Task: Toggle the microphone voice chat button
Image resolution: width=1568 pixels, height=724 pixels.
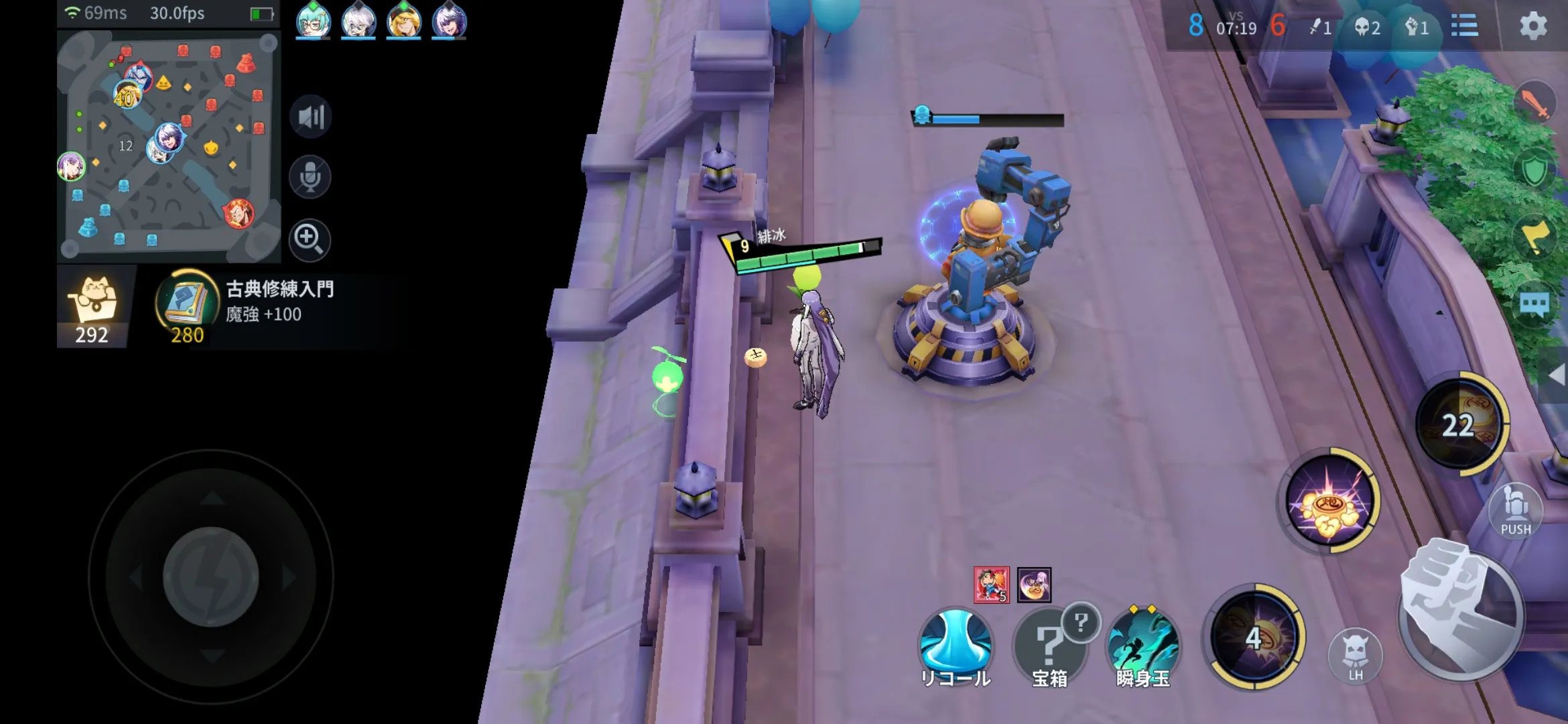Action: (310, 177)
